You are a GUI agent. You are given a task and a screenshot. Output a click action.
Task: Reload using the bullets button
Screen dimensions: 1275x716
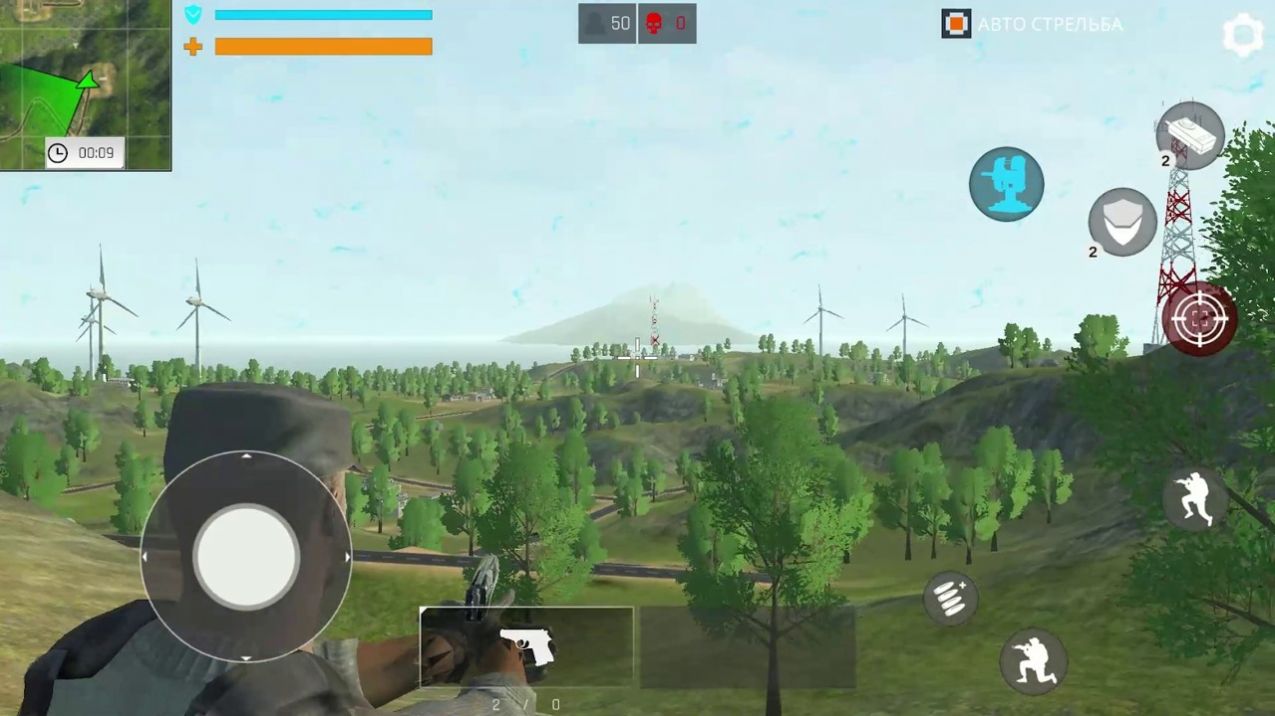pos(949,598)
